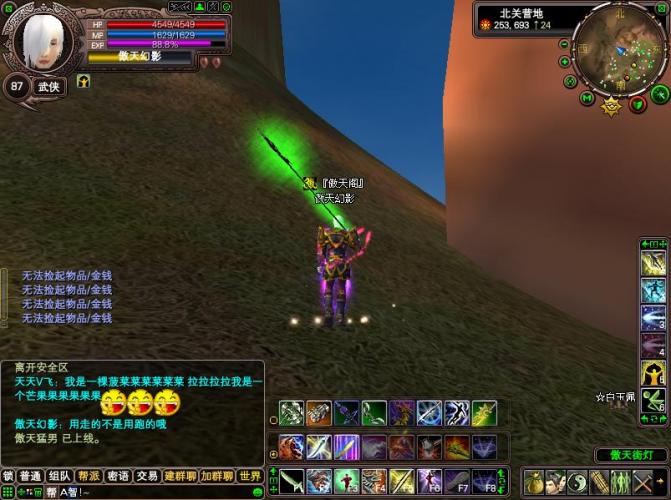Image resolution: width=671 pixels, height=500 pixels.
Task: Switch to the 普通 chat channel
Action: (x=31, y=476)
